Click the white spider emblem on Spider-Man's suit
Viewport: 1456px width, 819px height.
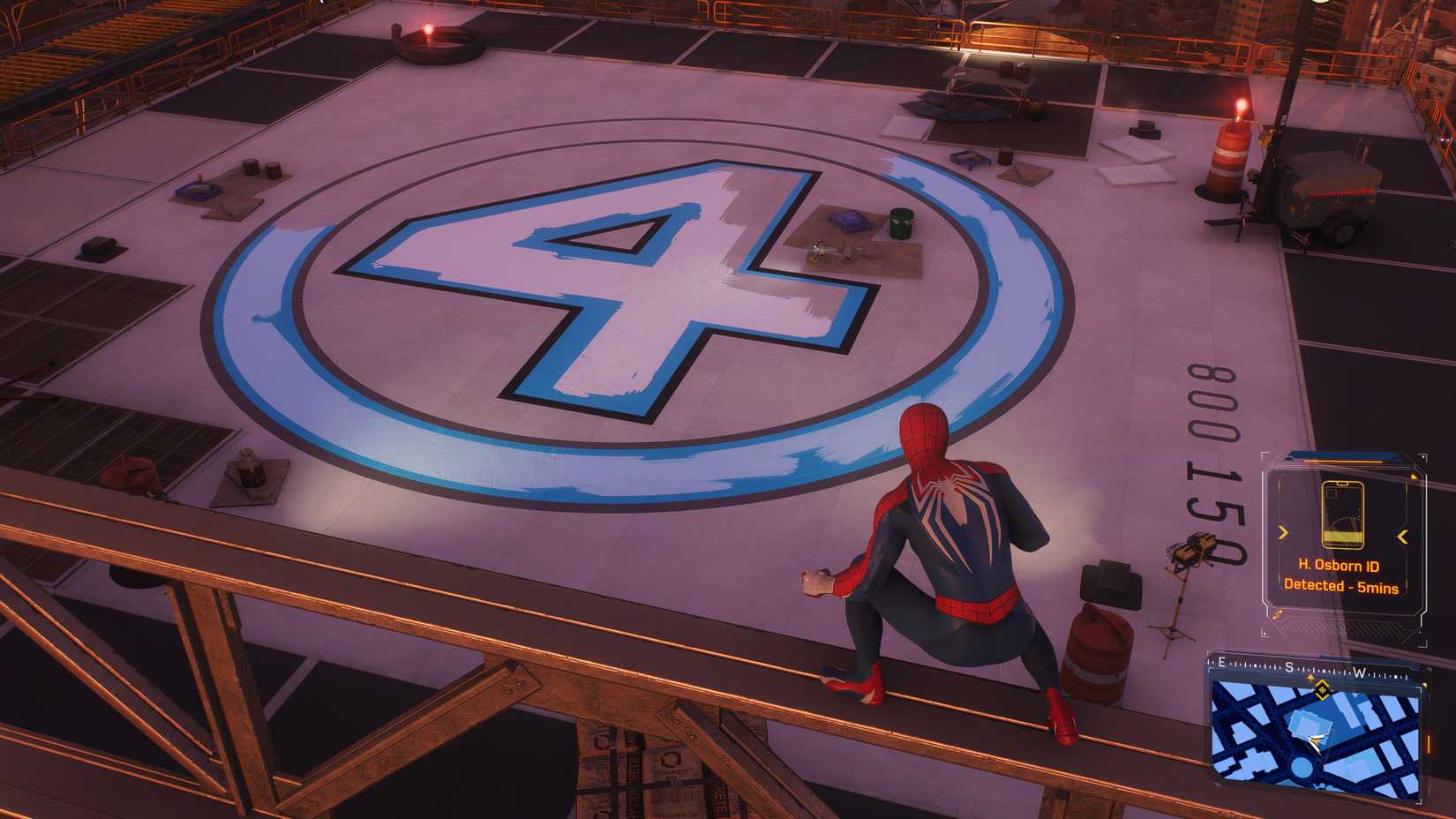pyautogui.click(x=951, y=503)
